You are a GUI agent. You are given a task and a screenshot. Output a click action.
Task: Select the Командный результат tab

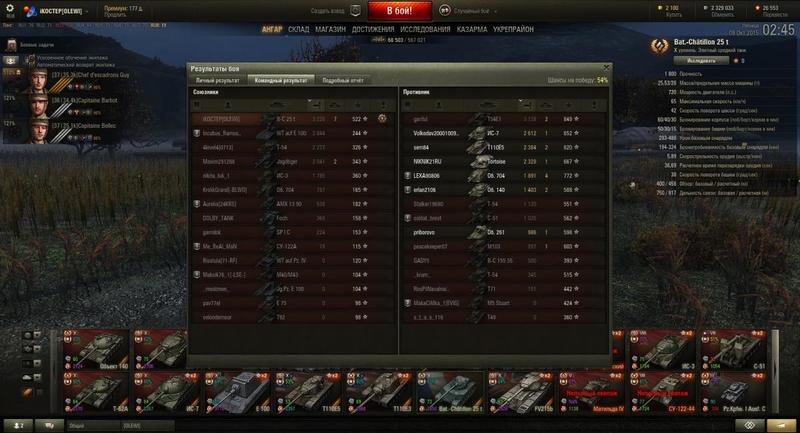[280, 78]
